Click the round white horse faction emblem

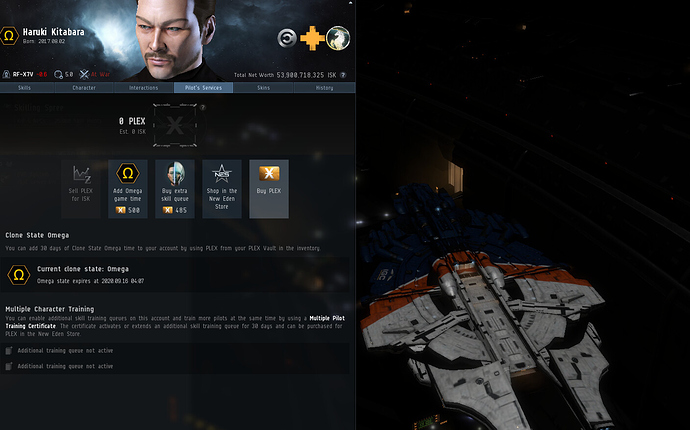click(337, 39)
